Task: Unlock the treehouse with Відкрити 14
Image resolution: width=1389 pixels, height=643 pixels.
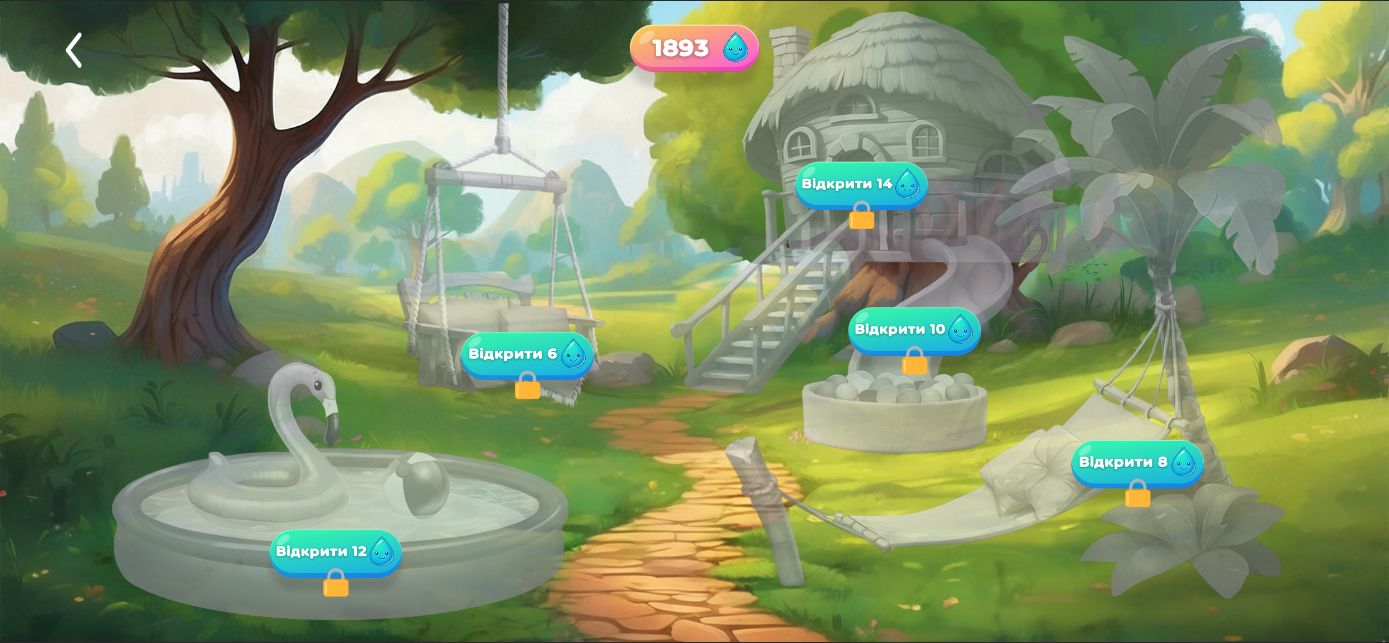Action: coord(861,184)
